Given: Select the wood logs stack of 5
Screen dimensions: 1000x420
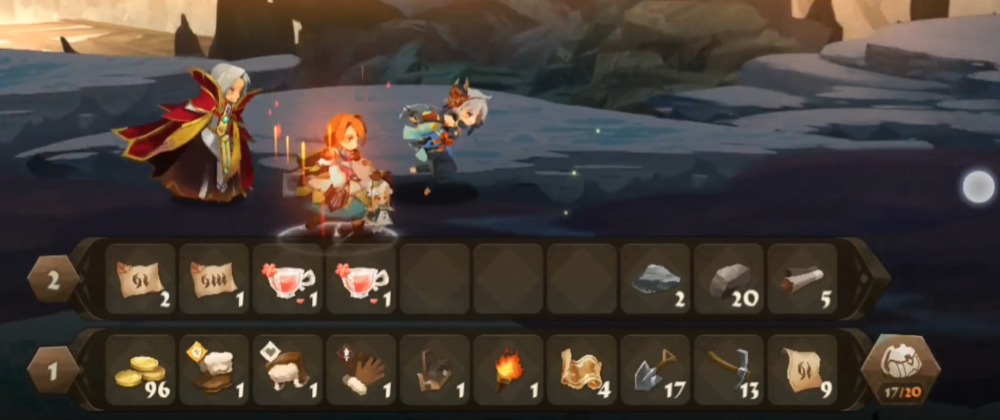Looking at the screenshot, I should click(802, 279).
